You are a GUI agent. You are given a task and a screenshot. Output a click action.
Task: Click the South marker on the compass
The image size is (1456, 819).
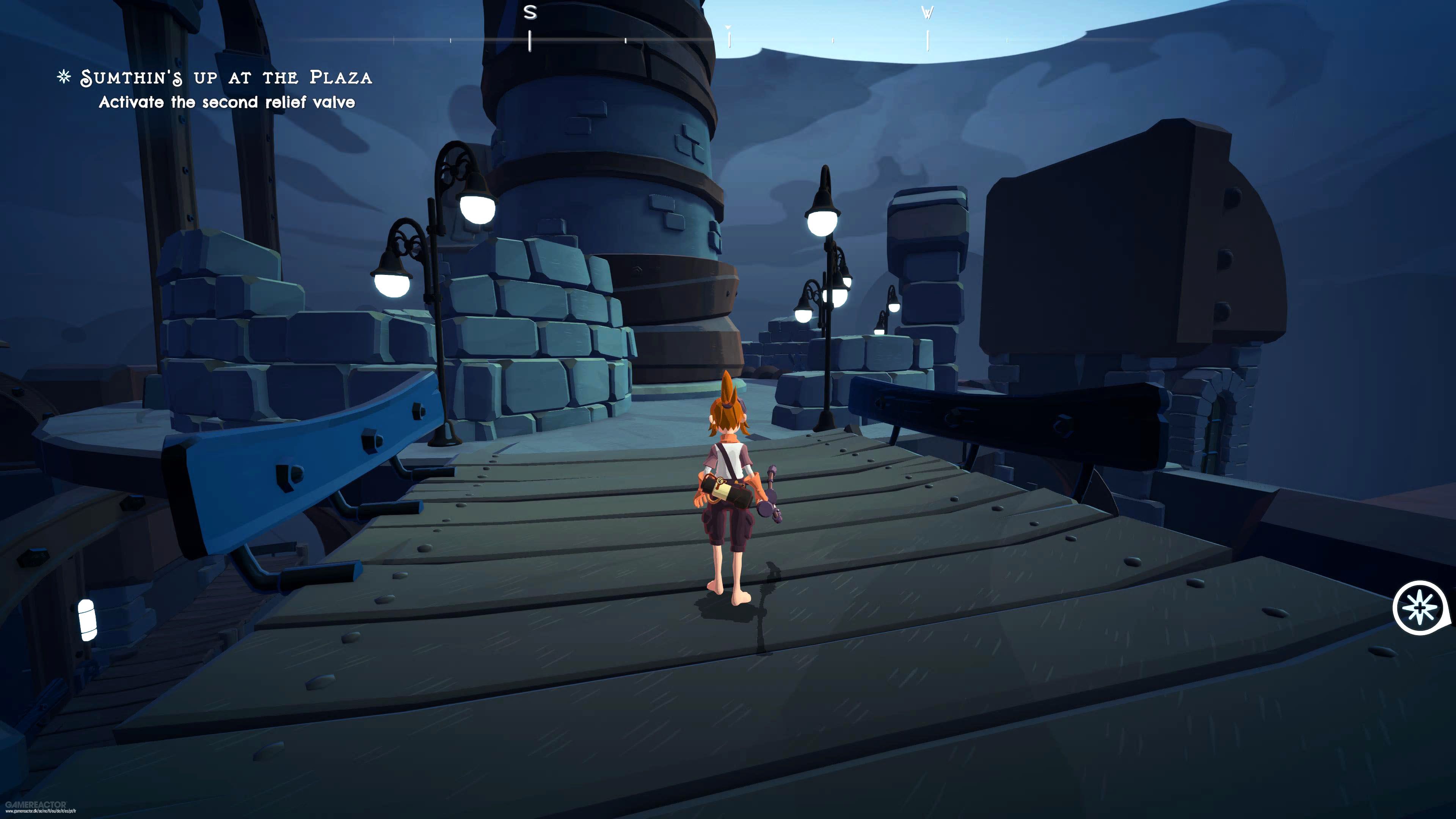[530, 13]
